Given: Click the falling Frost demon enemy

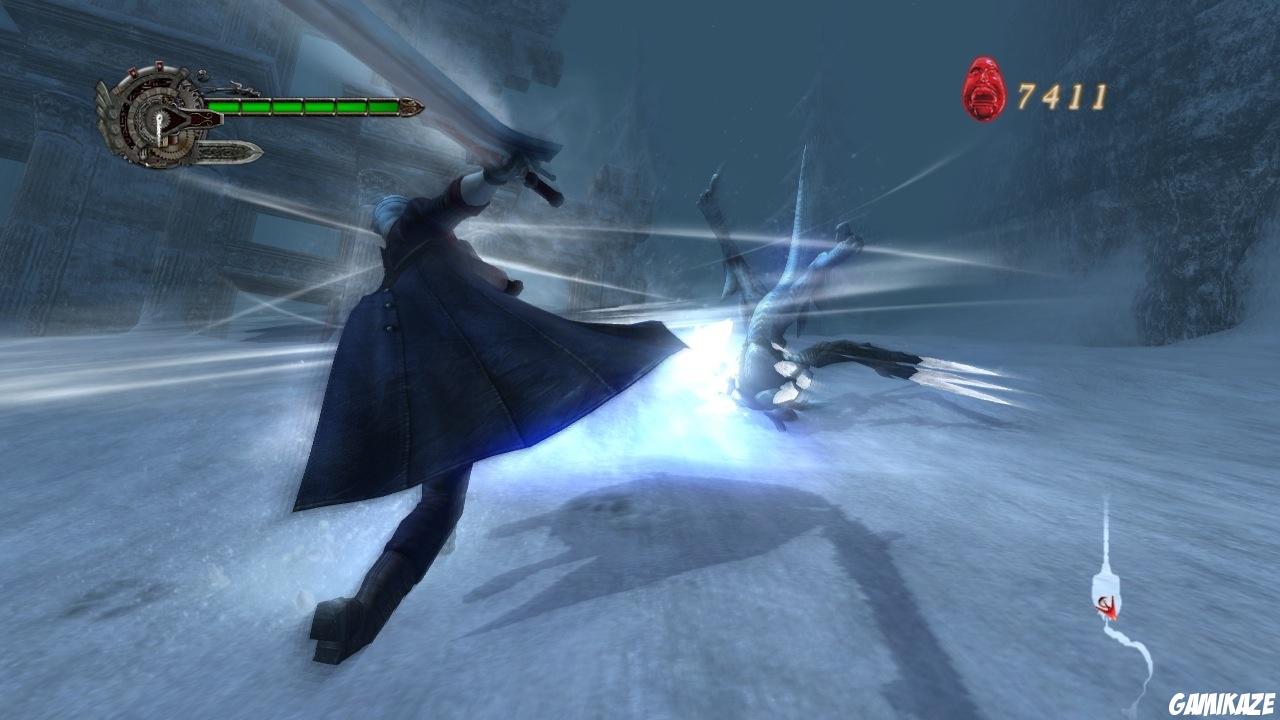Looking at the screenshot, I should point(790,300).
